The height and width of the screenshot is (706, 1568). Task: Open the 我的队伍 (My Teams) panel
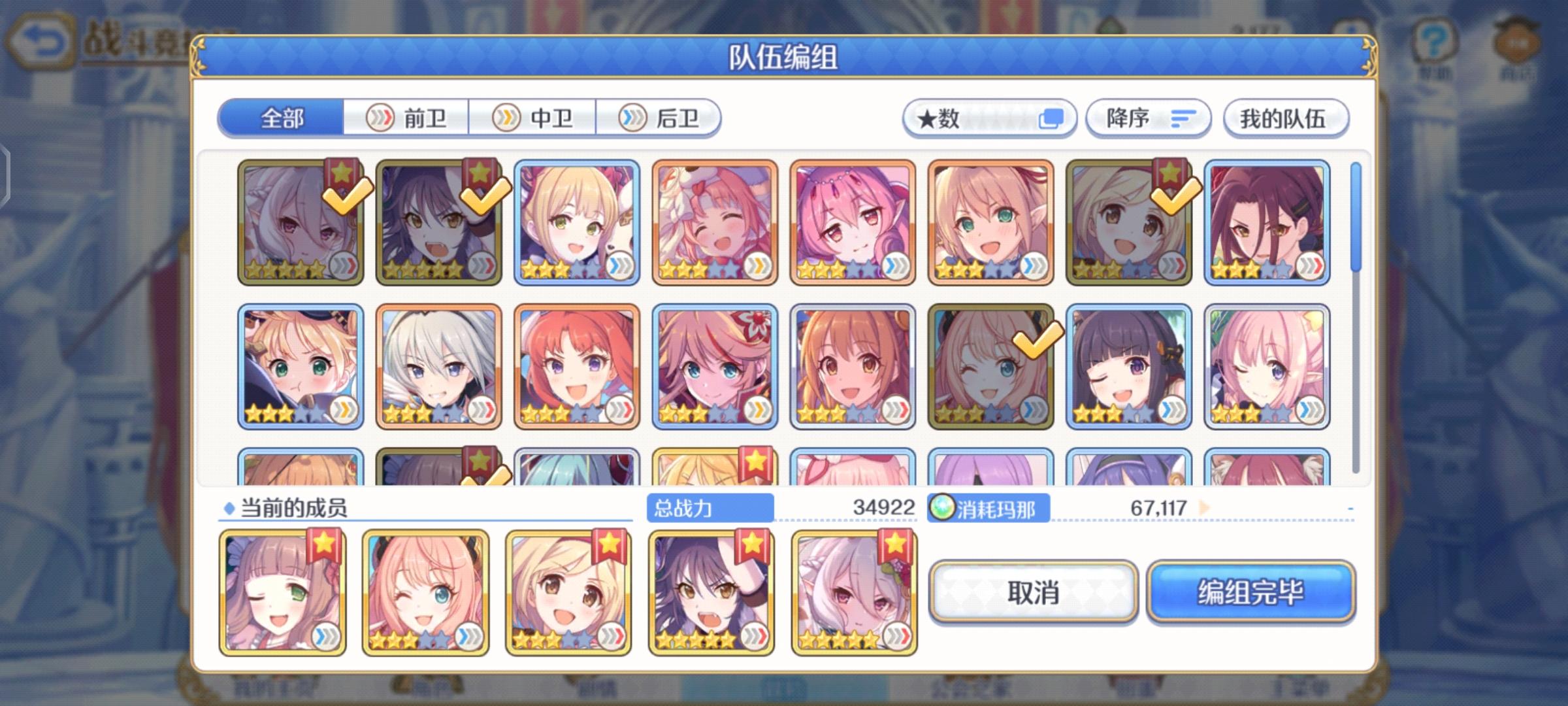point(1284,118)
